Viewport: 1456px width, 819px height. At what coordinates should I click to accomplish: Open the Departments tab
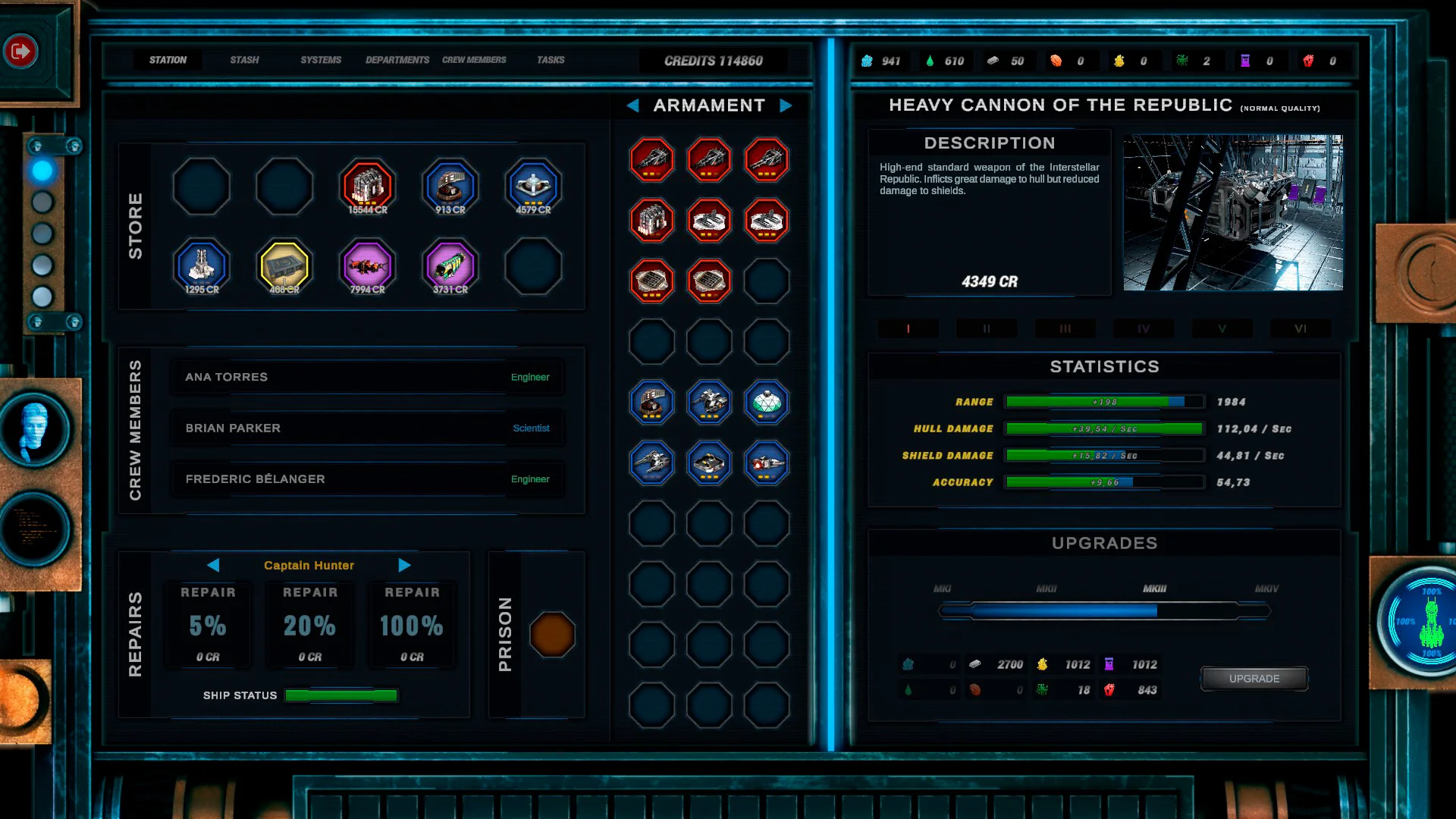397,60
